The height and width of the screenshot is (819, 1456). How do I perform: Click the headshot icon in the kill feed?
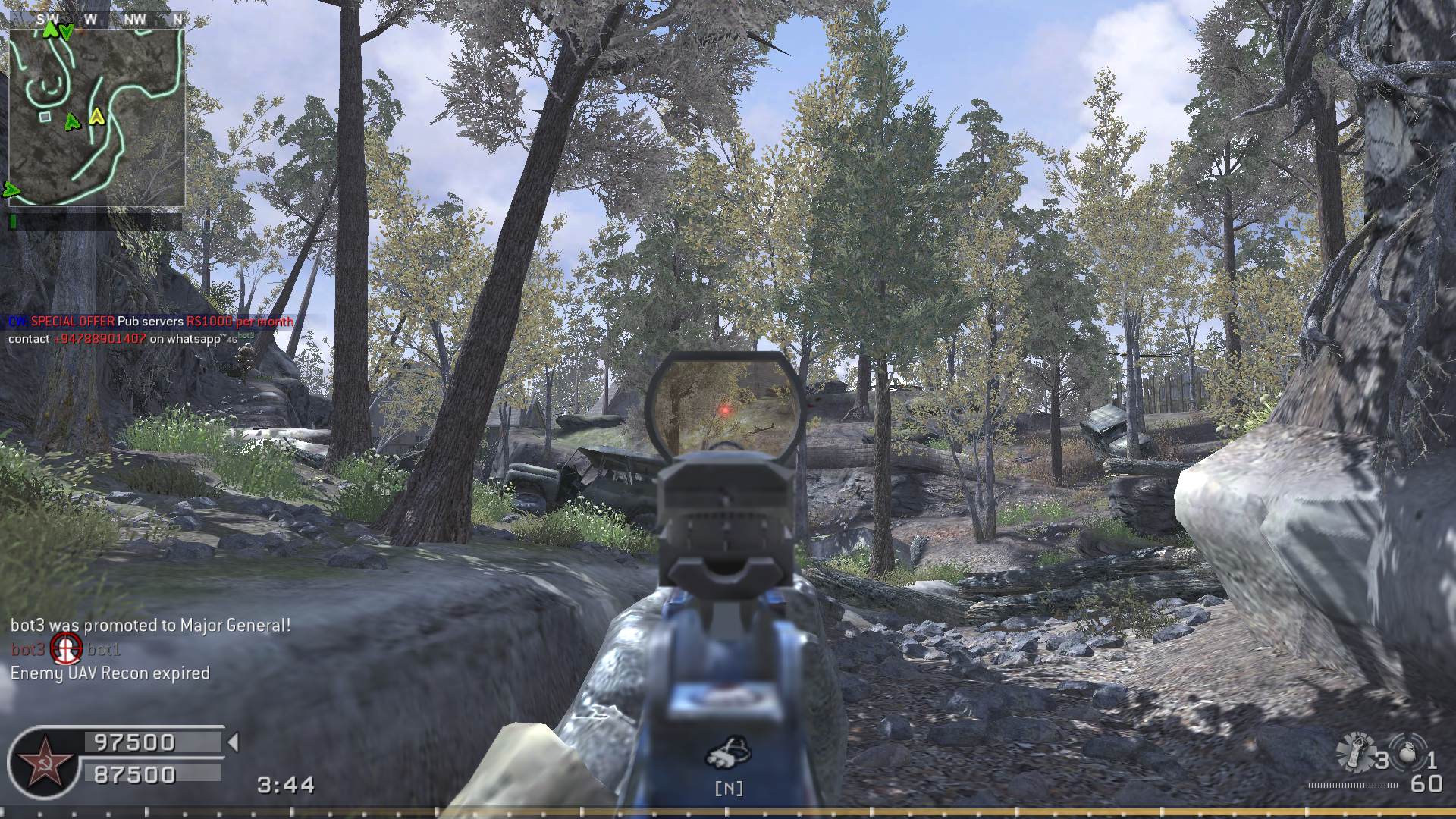coord(66,649)
